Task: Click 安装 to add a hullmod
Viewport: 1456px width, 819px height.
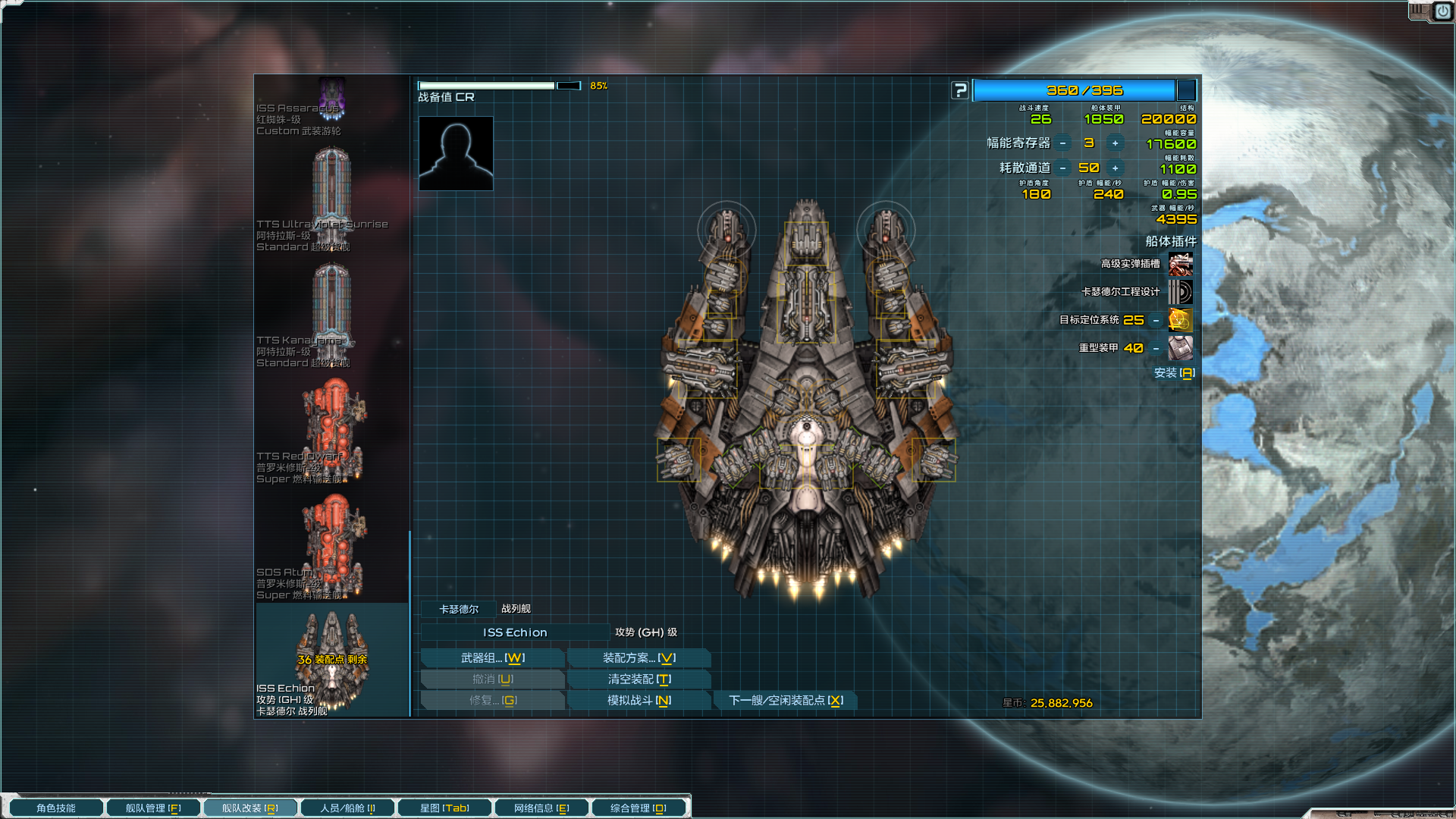Action: click(1174, 373)
